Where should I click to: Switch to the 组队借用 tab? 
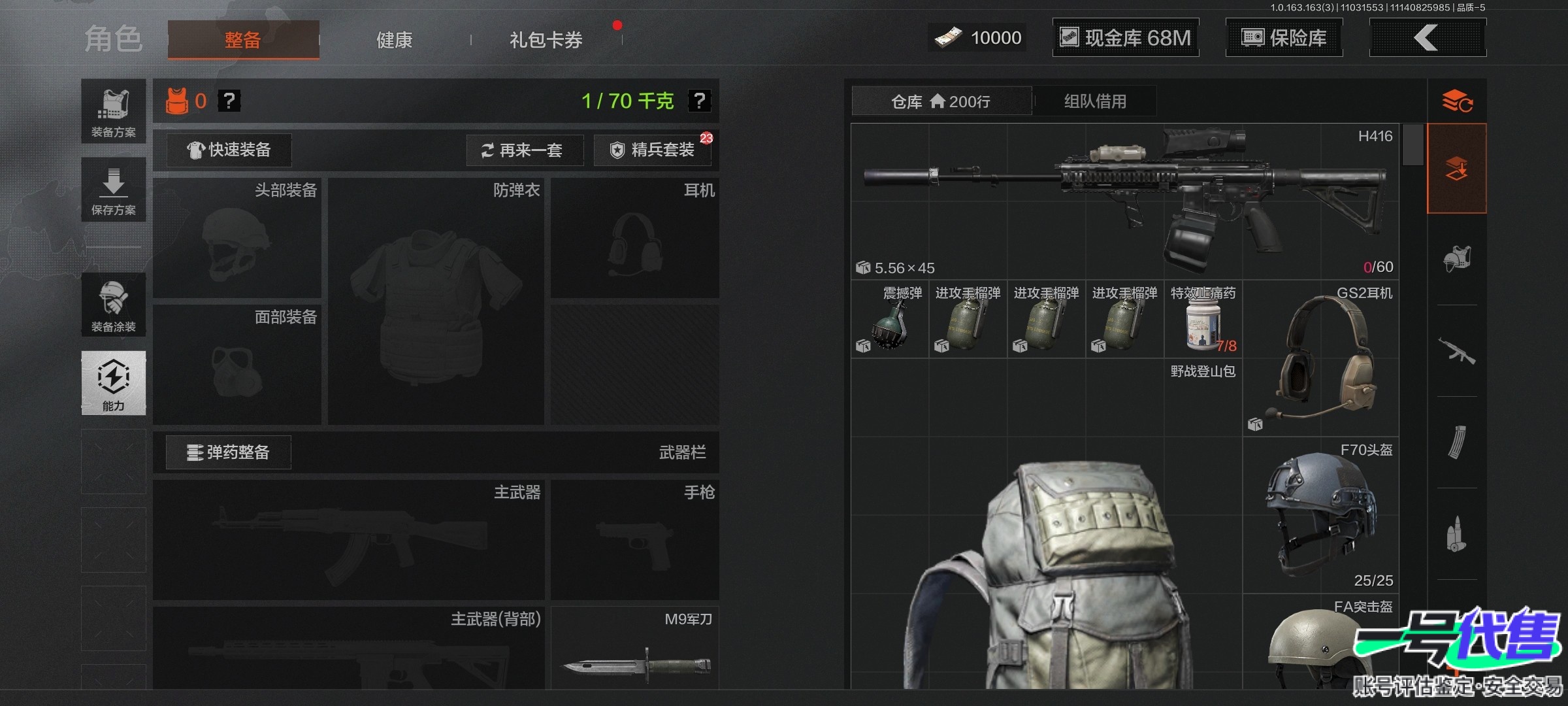pyautogui.click(x=1095, y=101)
